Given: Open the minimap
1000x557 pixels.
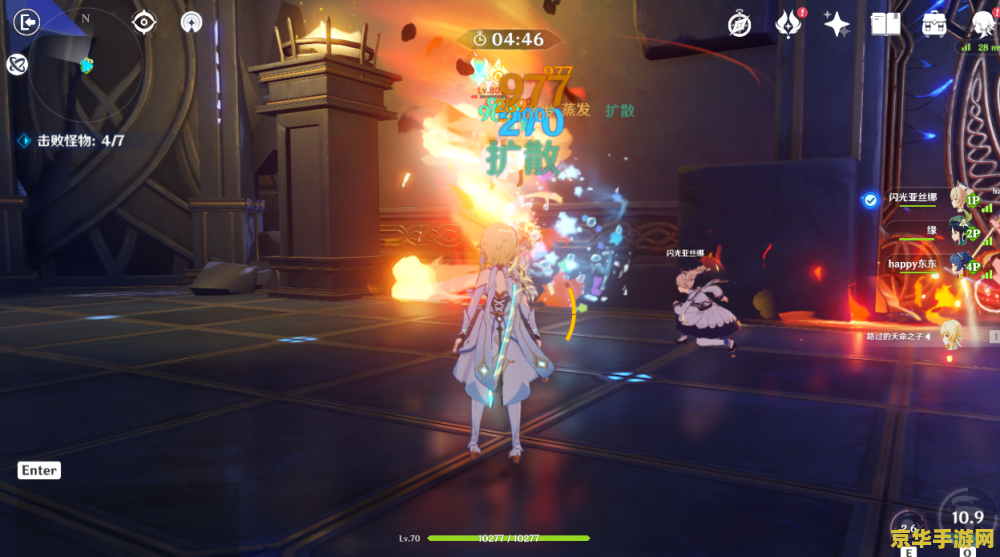Looking at the screenshot, I should [83, 62].
